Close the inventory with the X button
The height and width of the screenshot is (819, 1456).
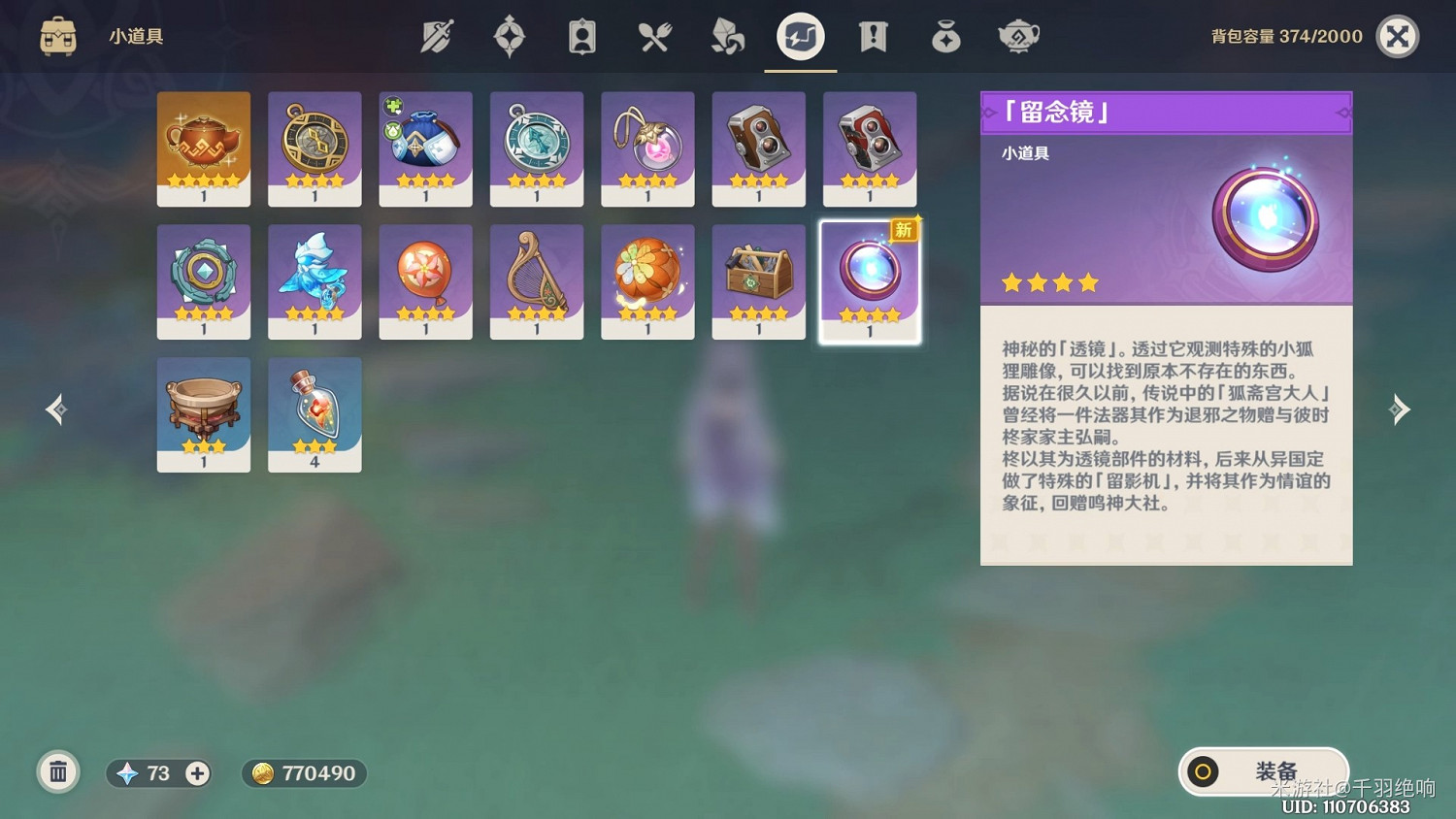(1398, 37)
